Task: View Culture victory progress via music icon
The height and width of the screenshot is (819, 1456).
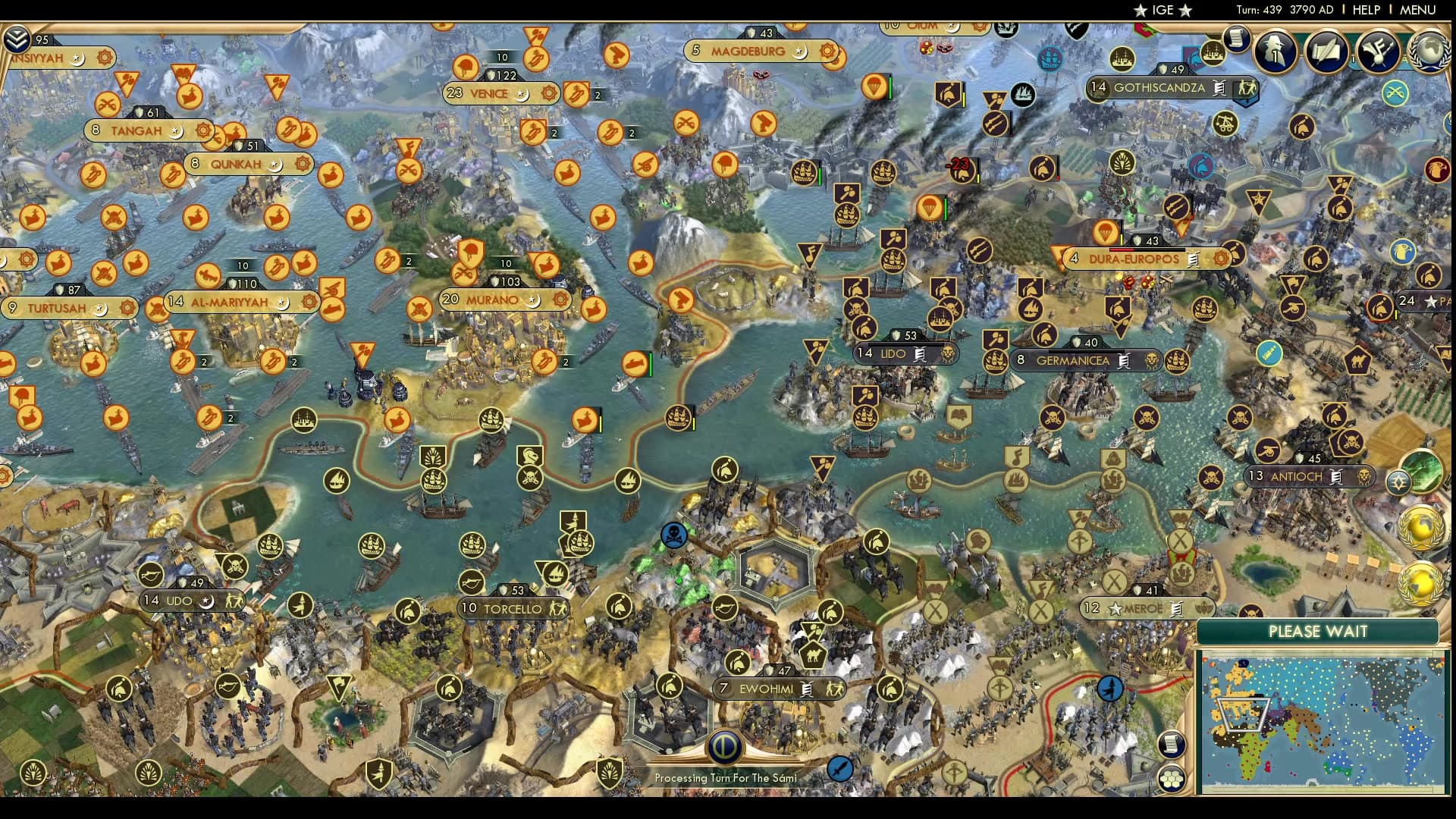Action: point(1379,52)
